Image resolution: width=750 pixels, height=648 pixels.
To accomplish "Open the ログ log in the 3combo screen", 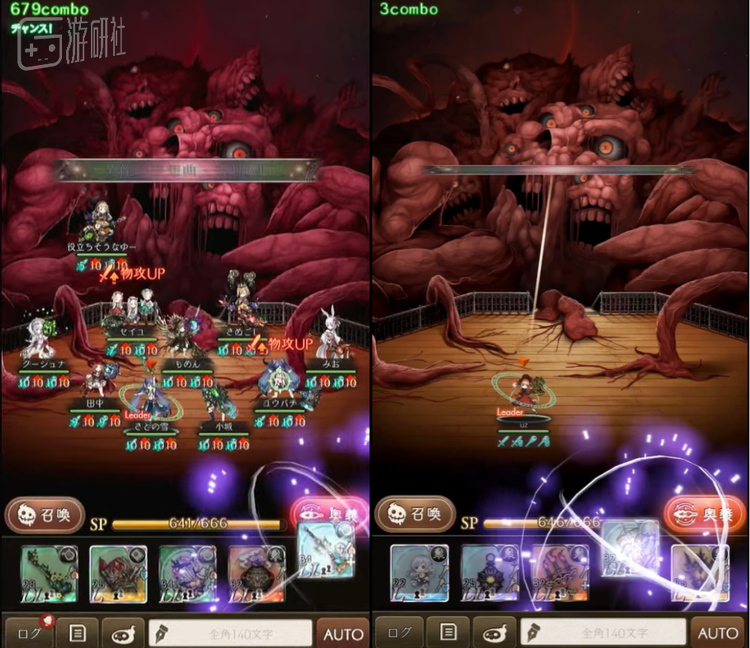I will (398, 632).
